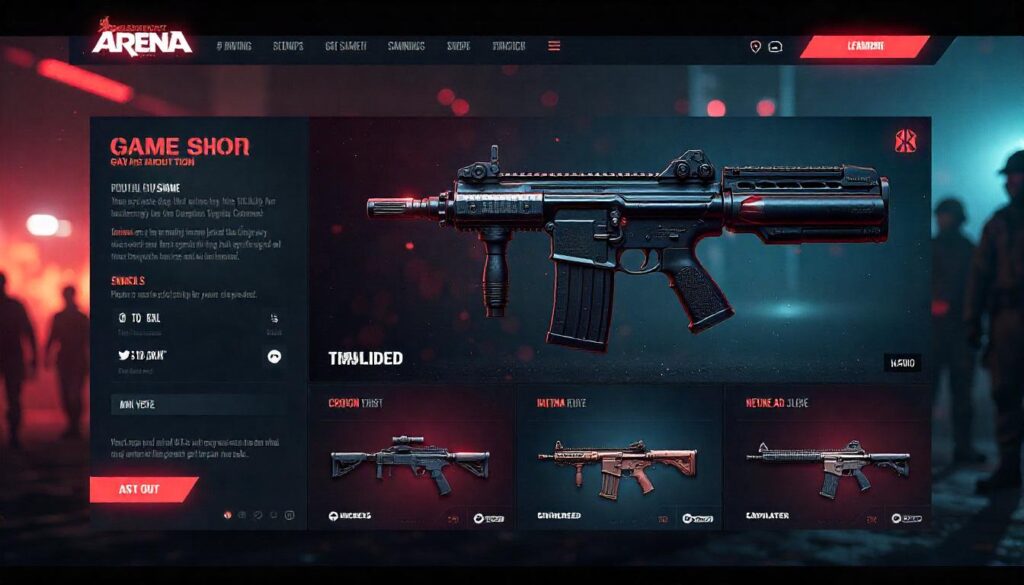
Task: Open the red hamburger menu in the navigation bar
Action: pyautogui.click(x=554, y=46)
